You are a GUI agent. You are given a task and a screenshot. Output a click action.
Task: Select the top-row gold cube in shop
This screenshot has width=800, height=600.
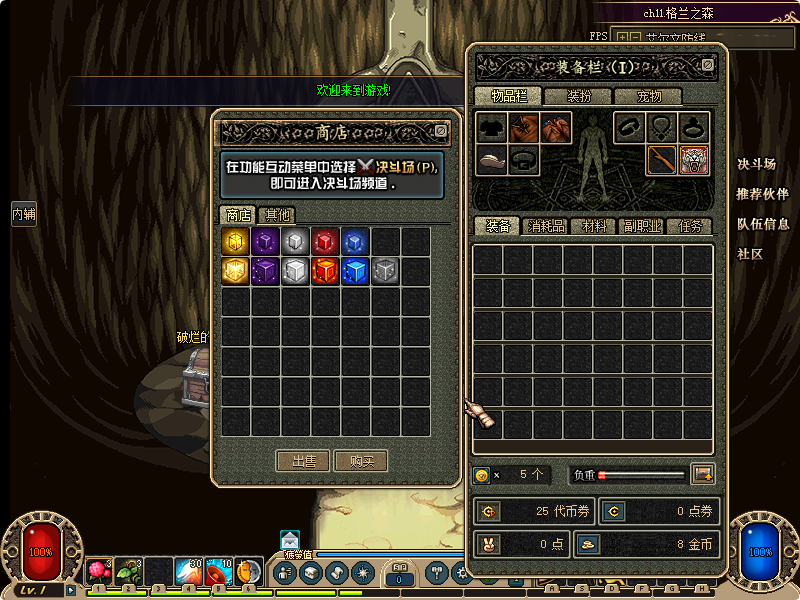[235, 241]
